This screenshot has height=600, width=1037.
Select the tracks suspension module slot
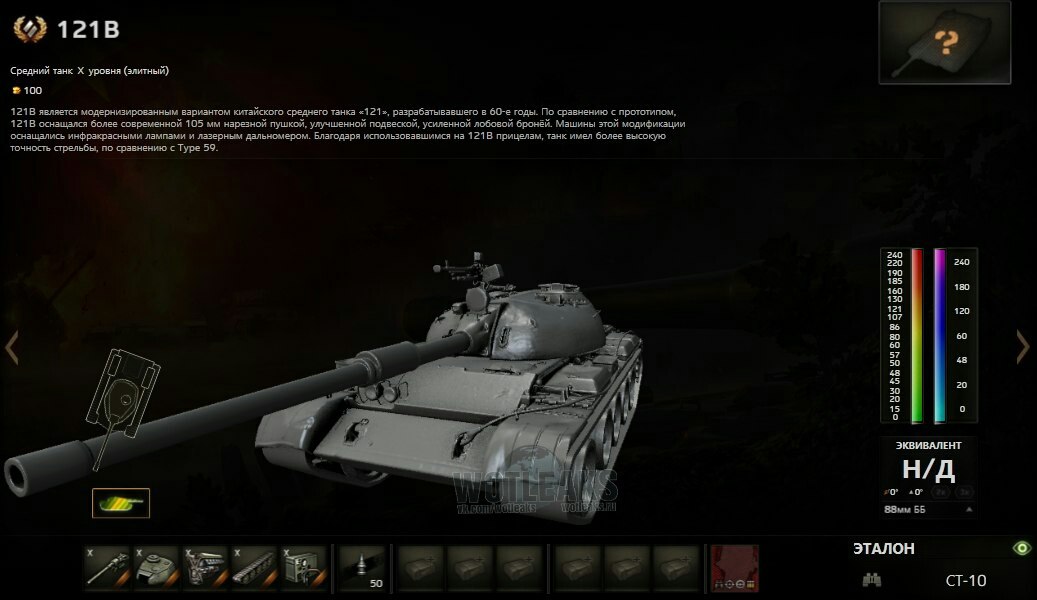254,568
